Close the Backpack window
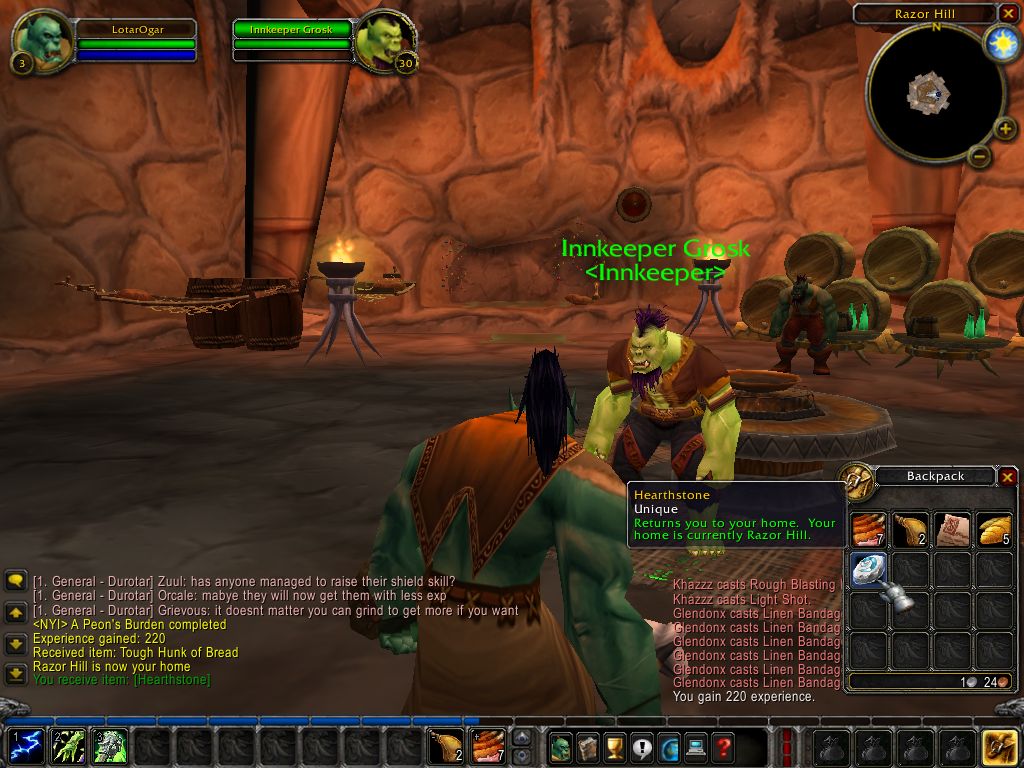Viewport: 1024px width, 768px height. (1007, 477)
